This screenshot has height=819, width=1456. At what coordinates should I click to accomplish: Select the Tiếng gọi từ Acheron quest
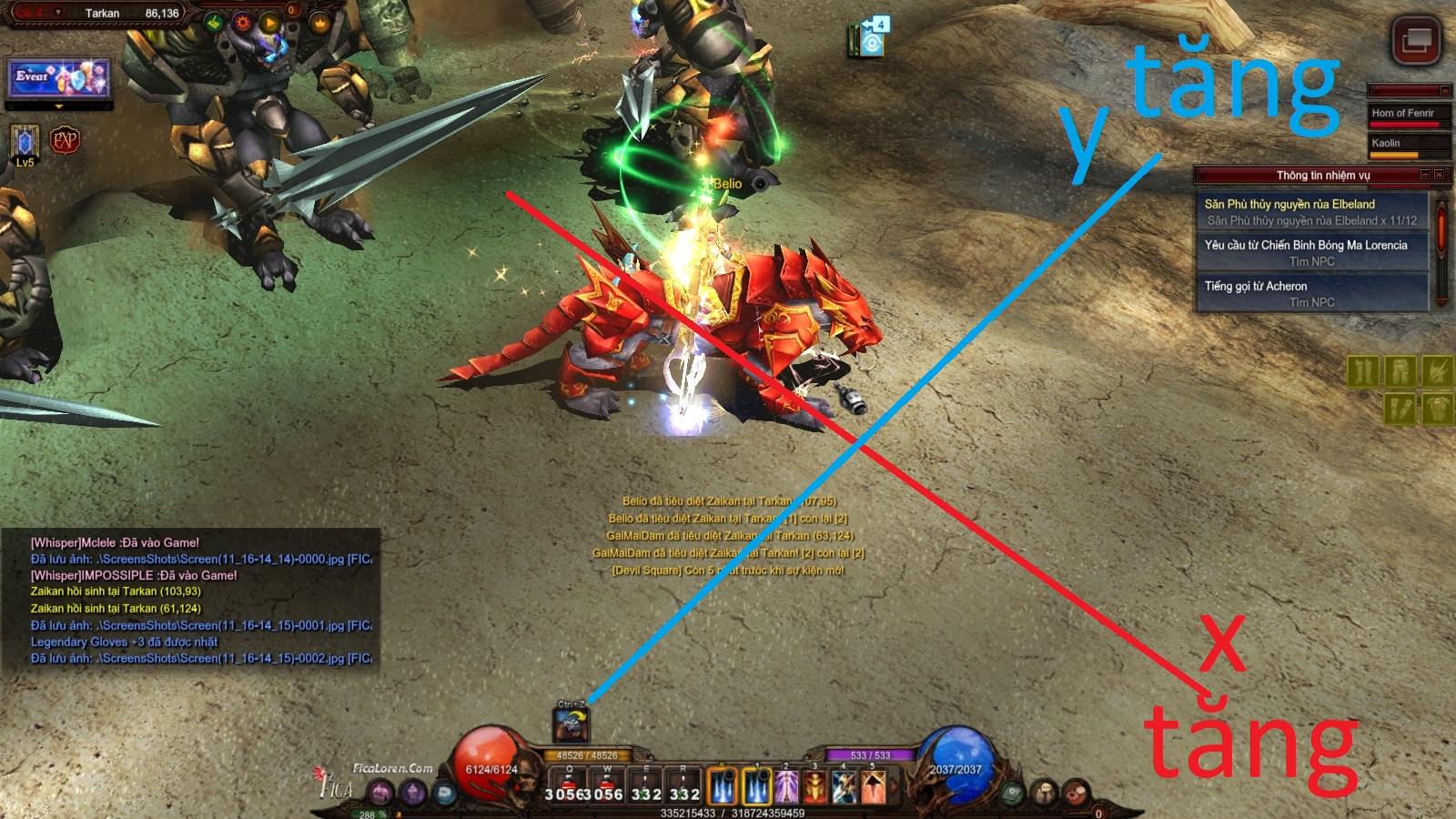[x=1311, y=294]
